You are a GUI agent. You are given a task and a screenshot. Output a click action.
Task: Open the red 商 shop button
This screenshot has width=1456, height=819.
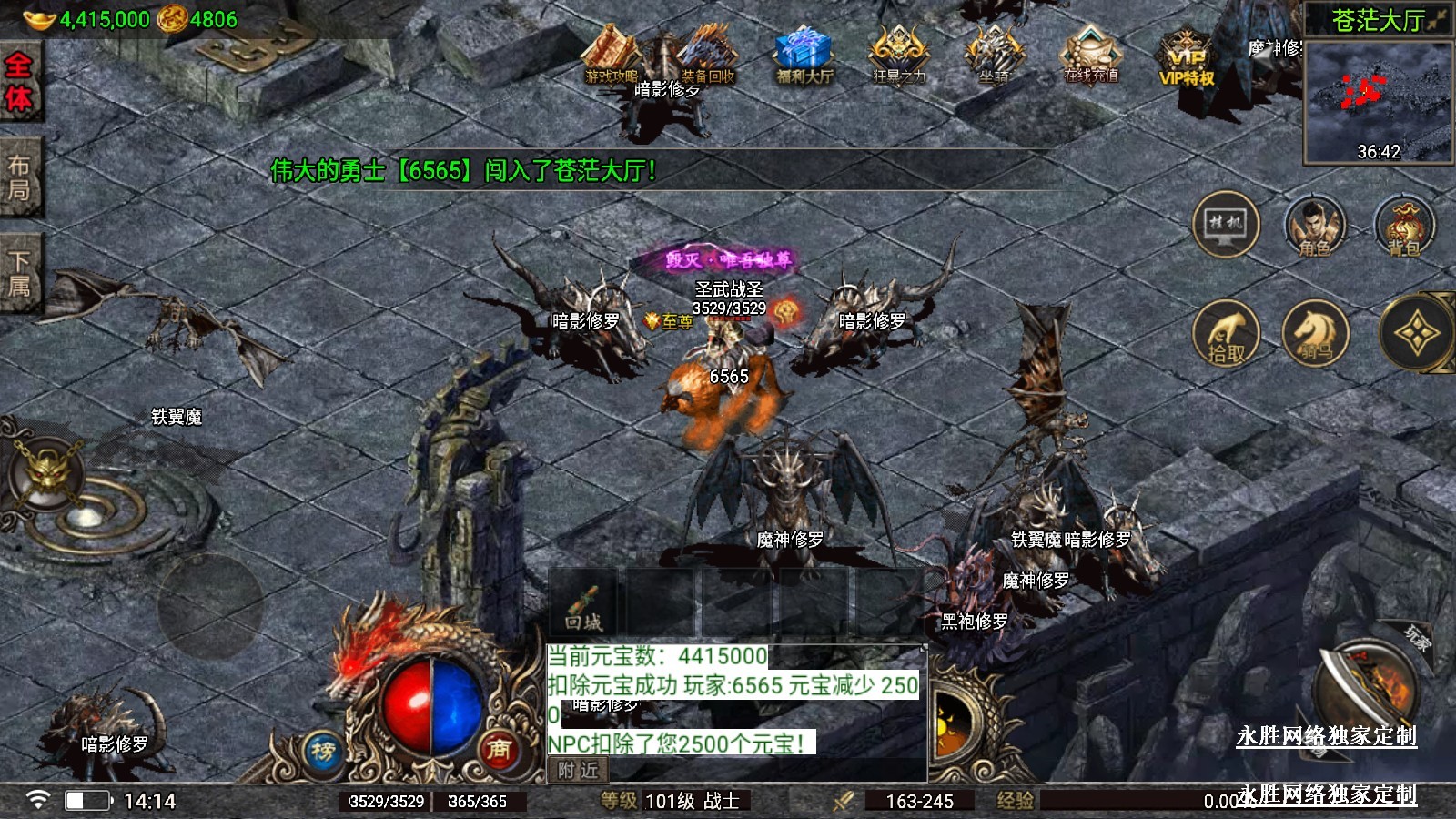(498, 748)
